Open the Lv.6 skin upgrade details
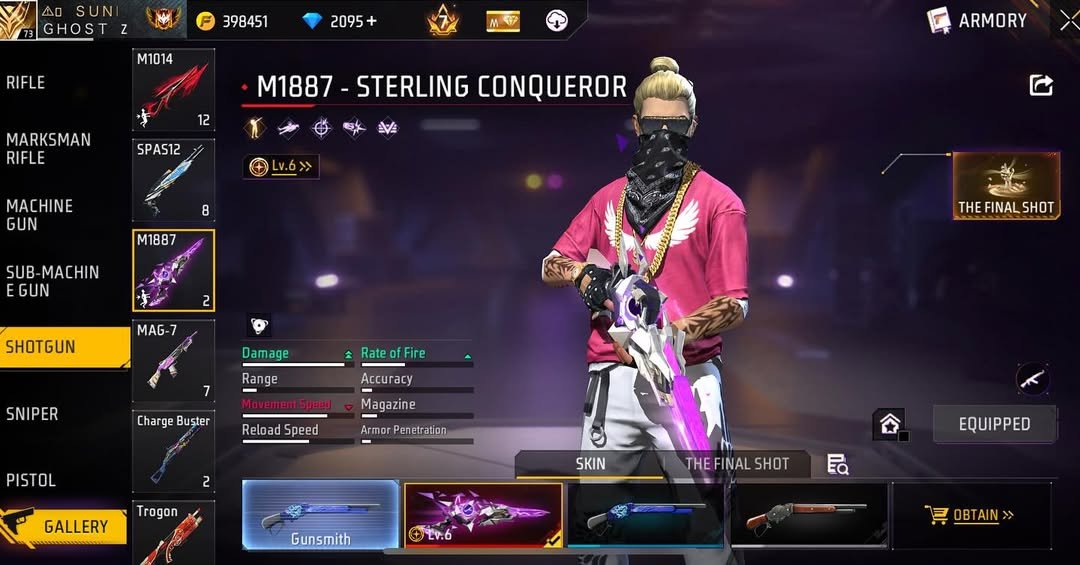Image resolution: width=1080 pixels, height=565 pixels. pyautogui.click(x=281, y=167)
